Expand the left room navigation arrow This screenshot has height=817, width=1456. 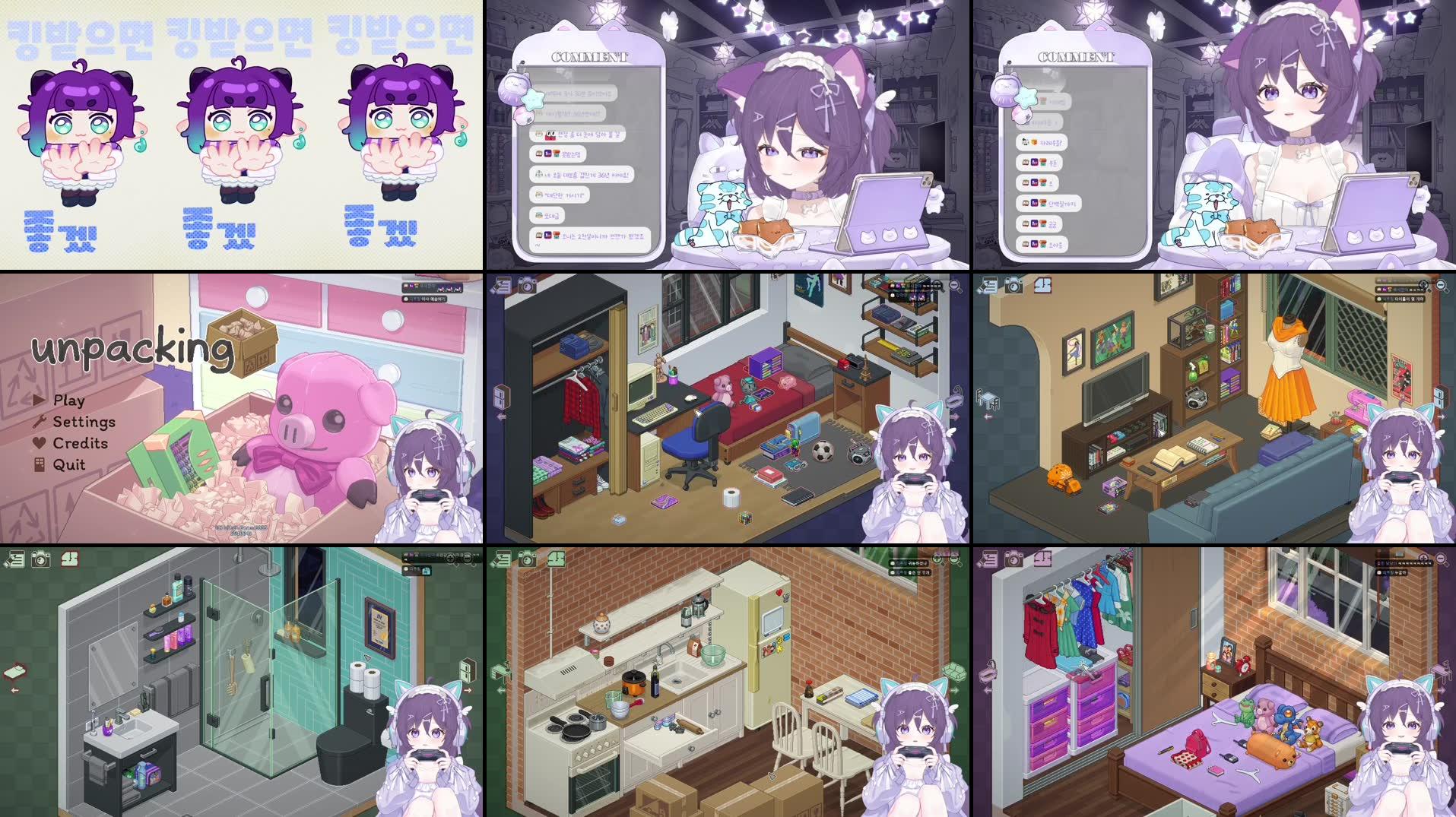[501, 416]
